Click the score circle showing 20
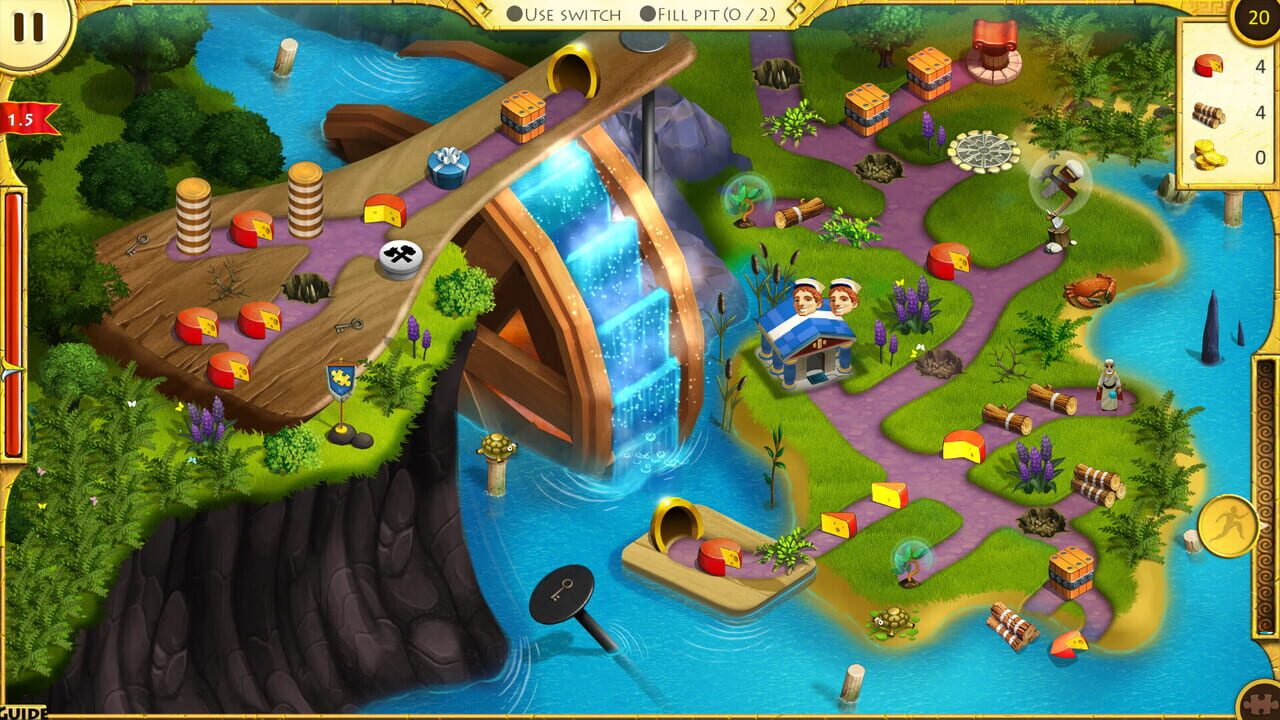 point(1256,17)
